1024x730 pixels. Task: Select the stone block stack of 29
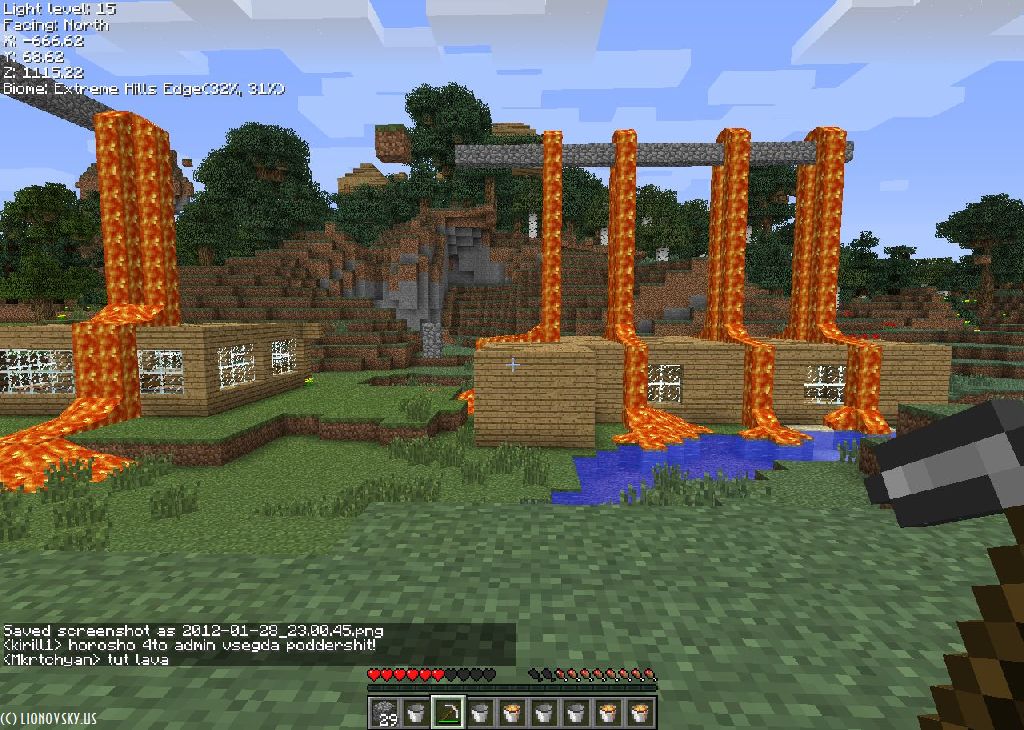click(x=385, y=712)
